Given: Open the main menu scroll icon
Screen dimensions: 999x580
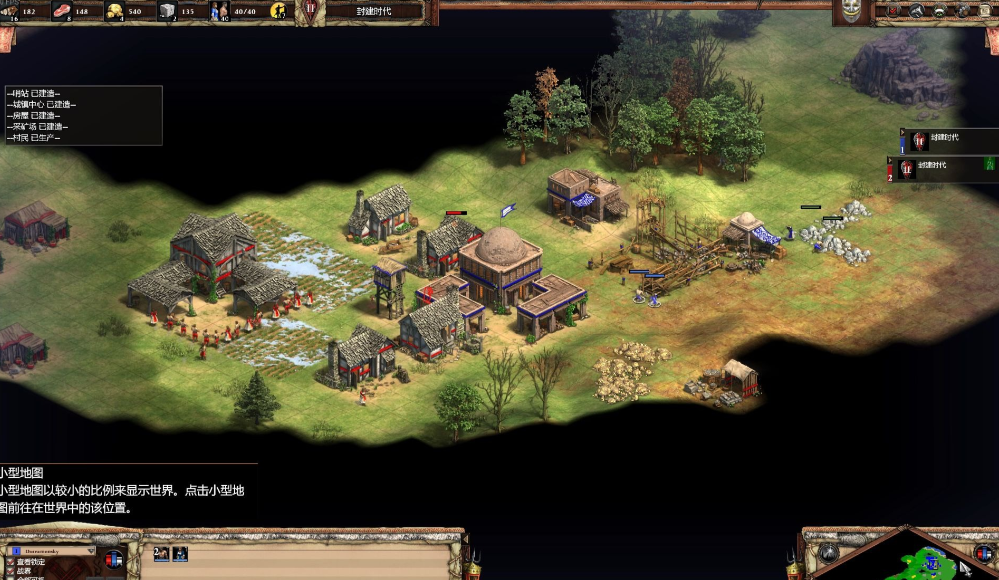Looking at the screenshot, I should [x=986, y=10].
